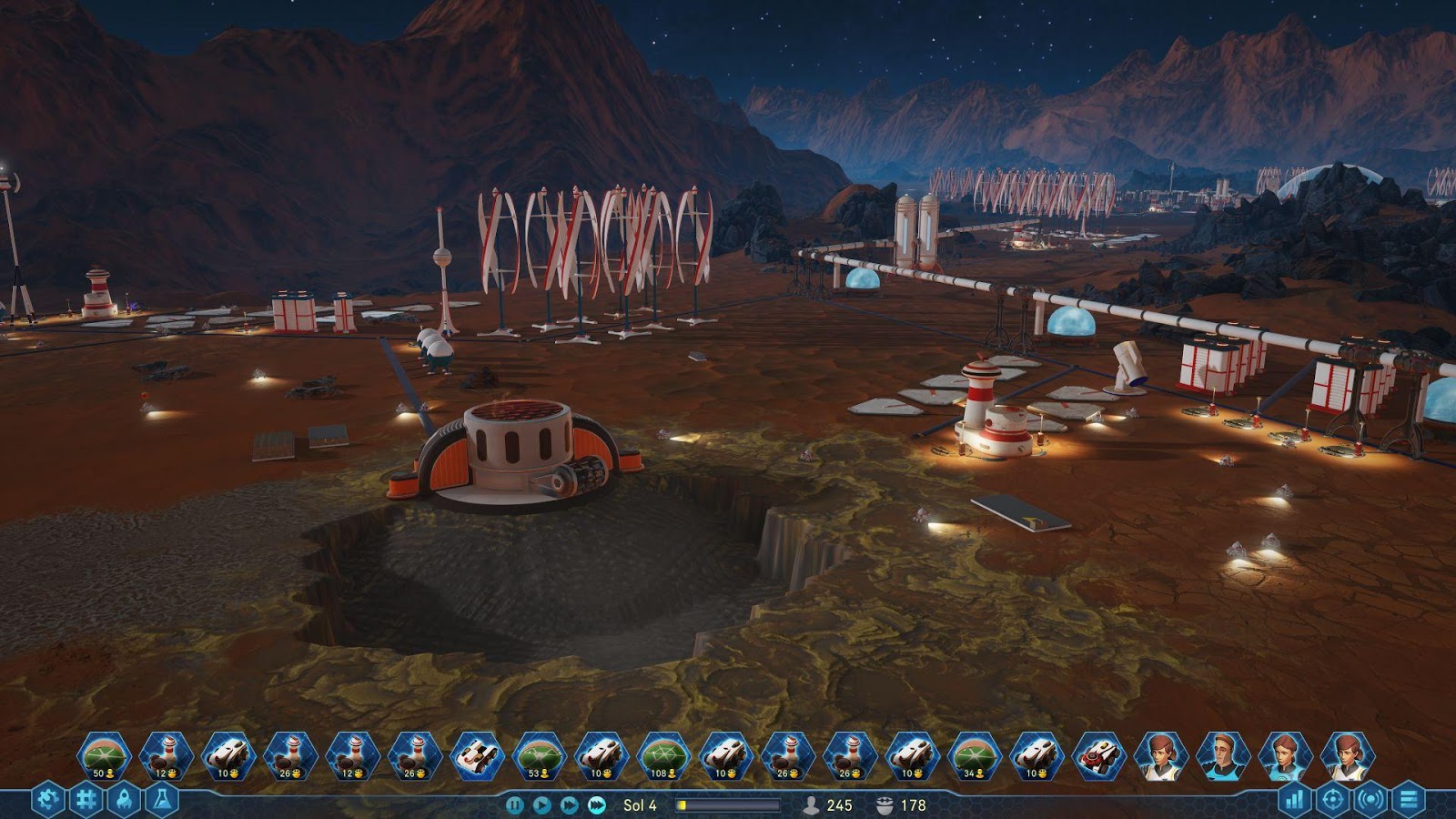
Task: Open the research flask menu
Action: click(x=162, y=801)
